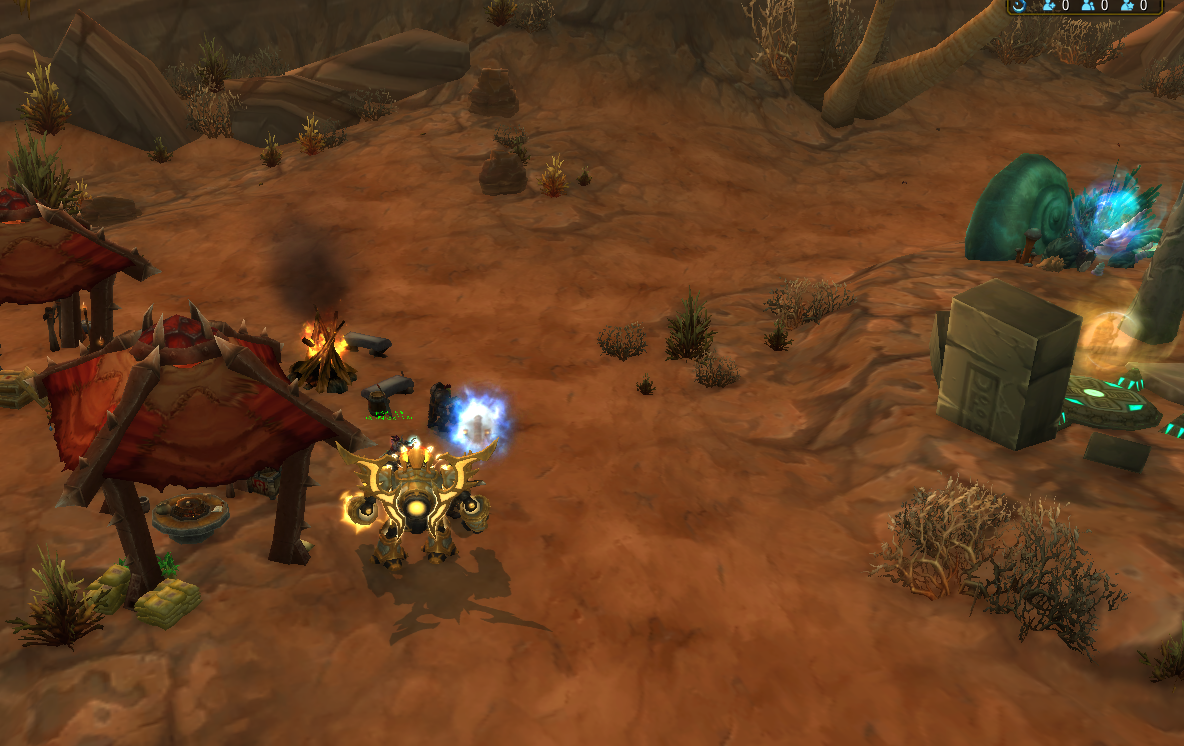
Task: Click the blue swirl refresh icon
Action: 1019,6
